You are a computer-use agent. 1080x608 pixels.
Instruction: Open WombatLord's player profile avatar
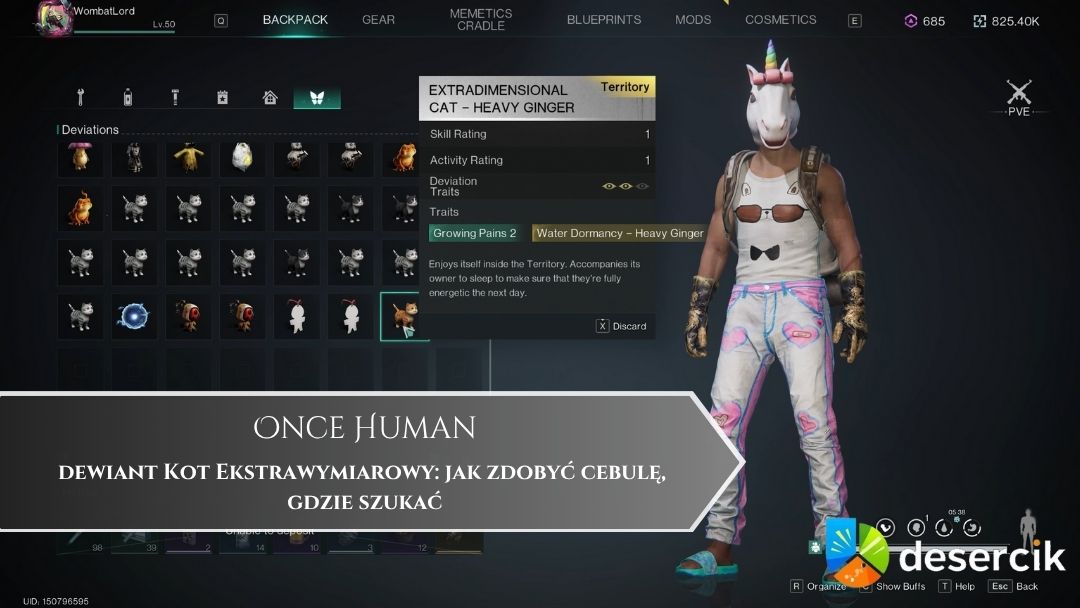pos(51,18)
